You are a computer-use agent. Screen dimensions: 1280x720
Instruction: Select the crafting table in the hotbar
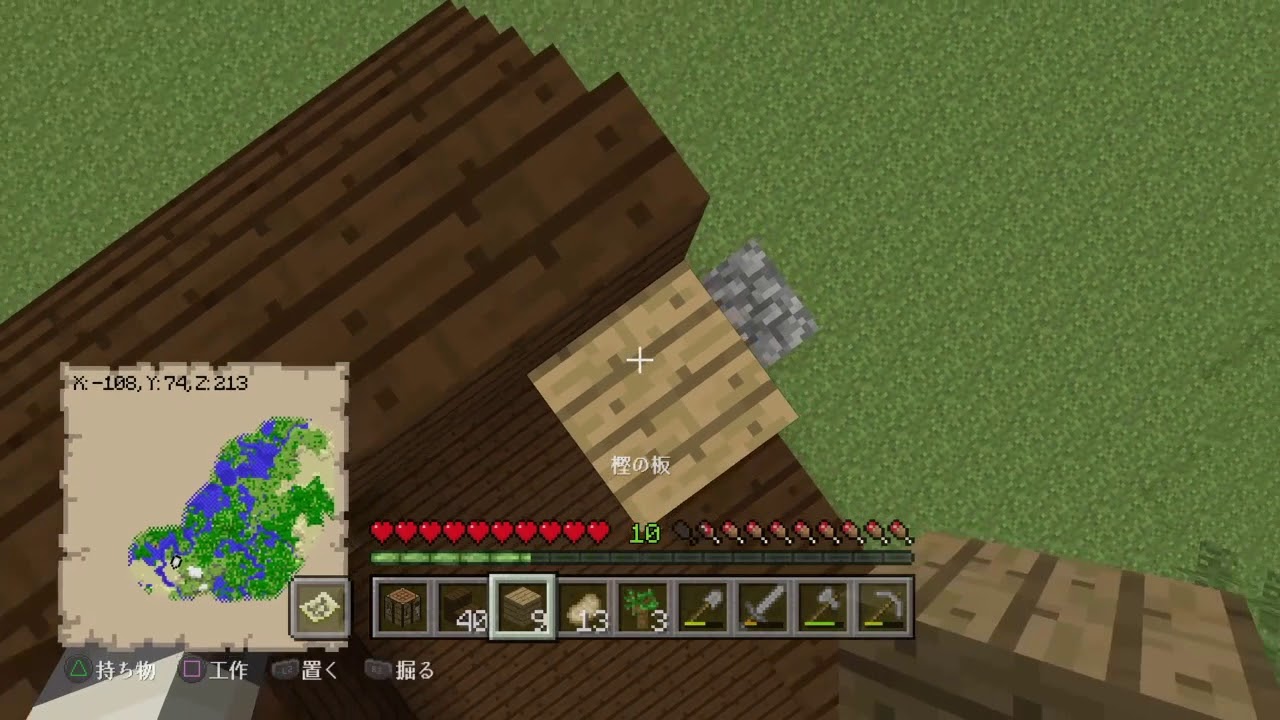click(x=403, y=605)
